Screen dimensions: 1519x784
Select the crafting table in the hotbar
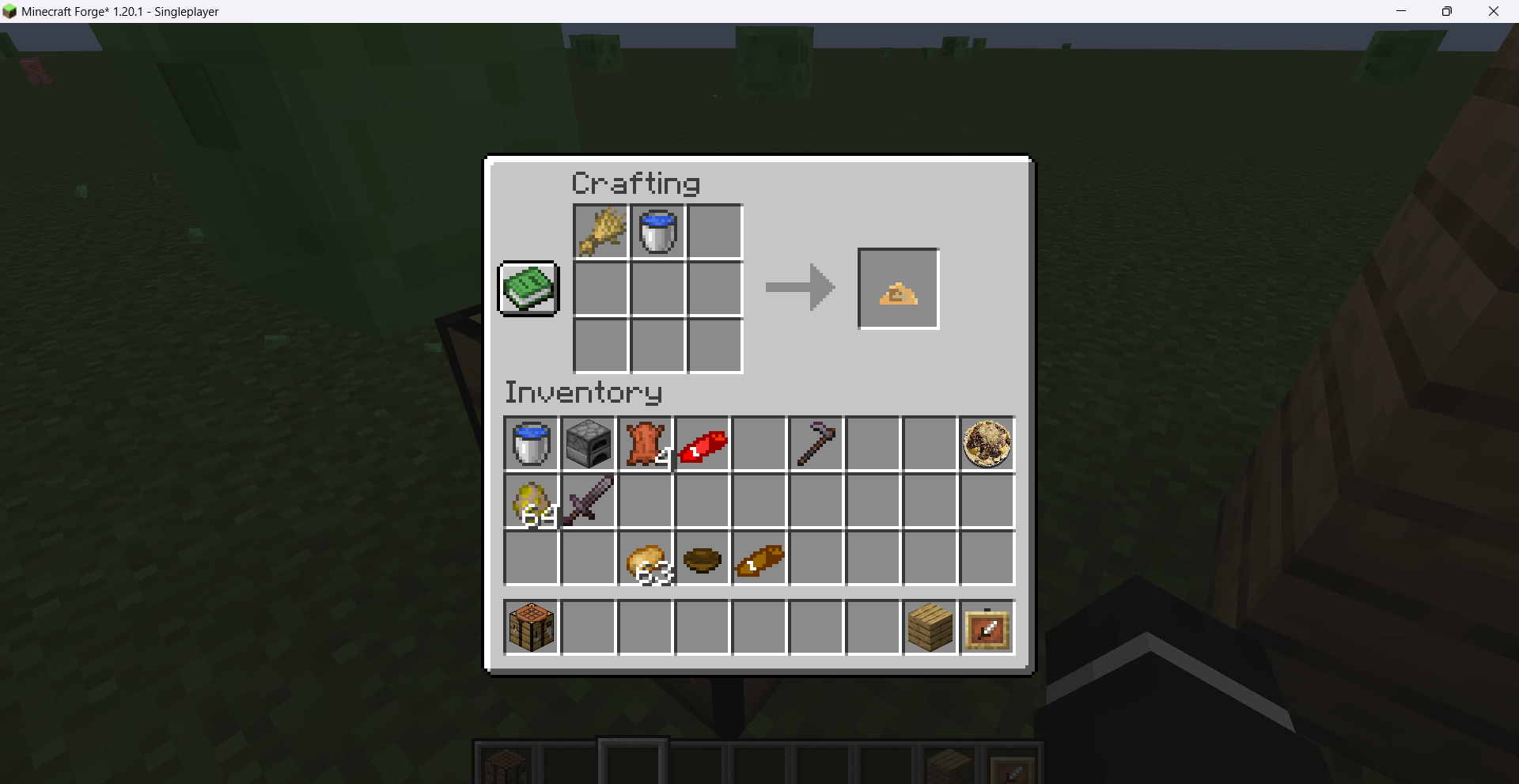(531, 627)
